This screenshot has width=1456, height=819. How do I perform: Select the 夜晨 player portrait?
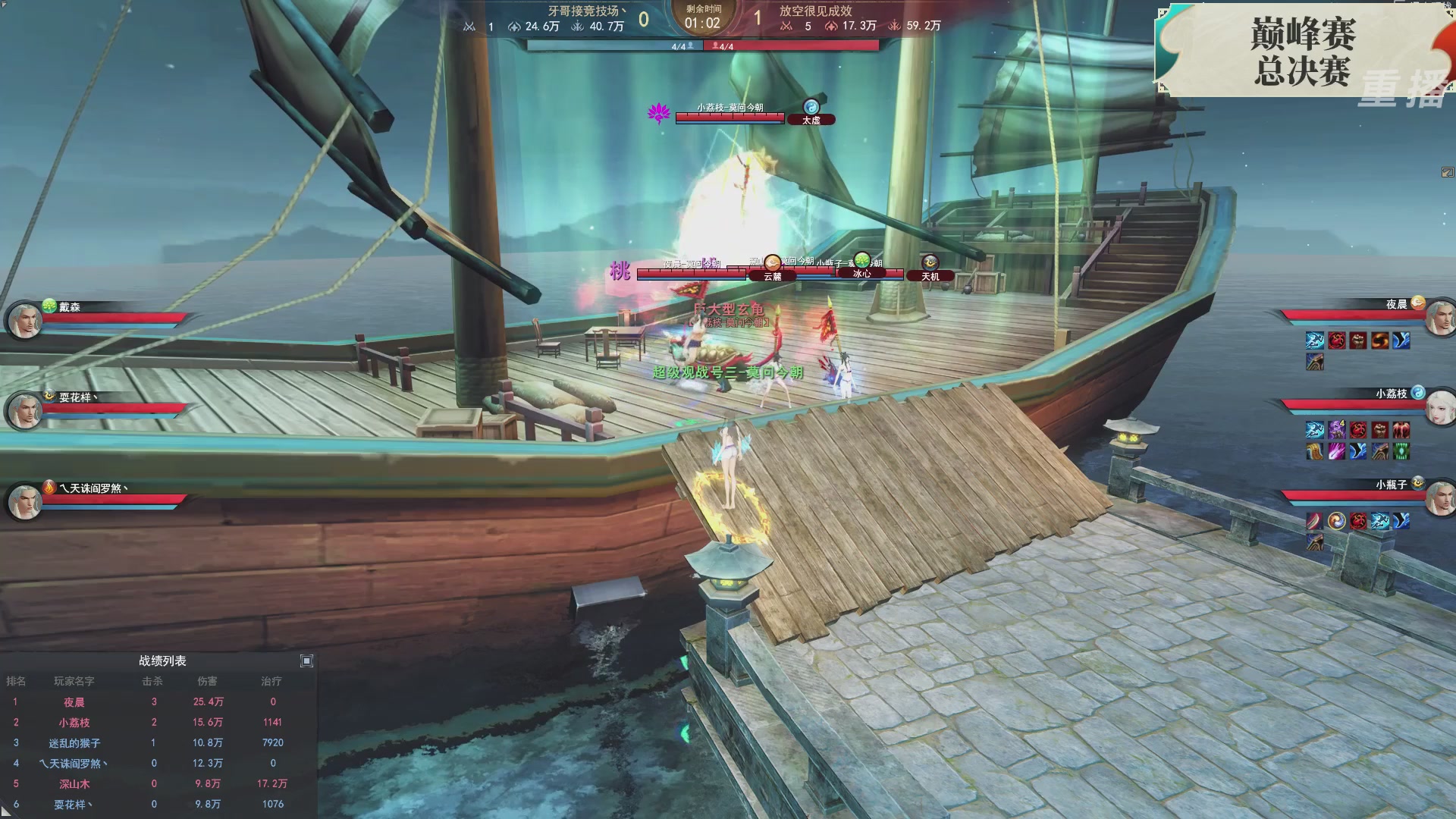(1440, 318)
